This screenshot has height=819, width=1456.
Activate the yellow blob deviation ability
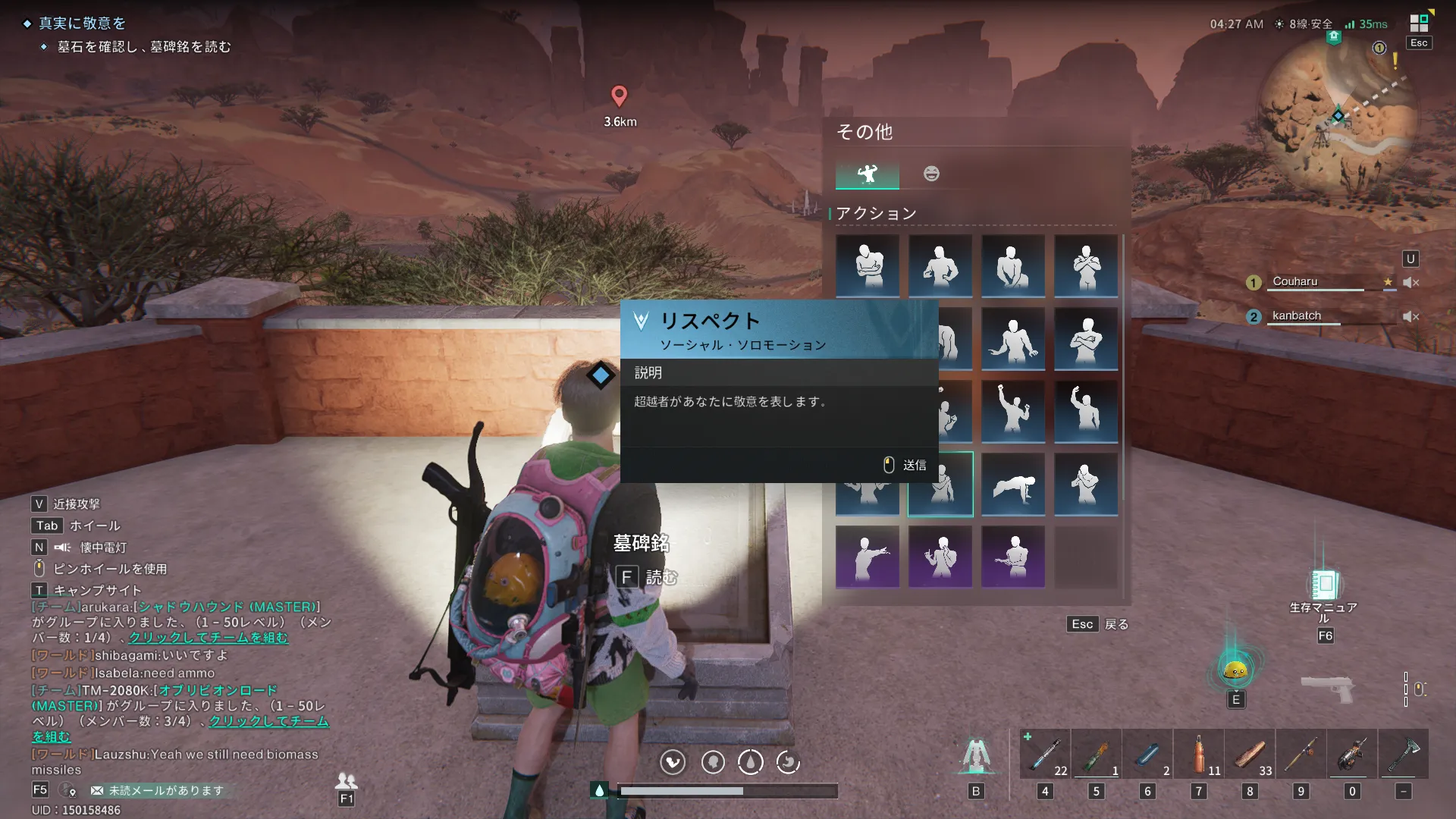coord(1235,669)
